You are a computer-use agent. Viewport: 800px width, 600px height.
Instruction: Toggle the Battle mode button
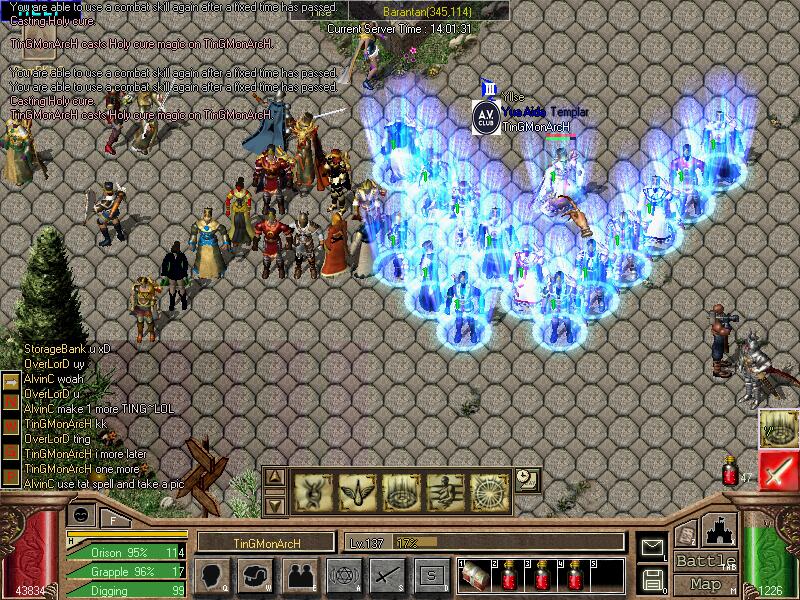(x=705, y=561)
